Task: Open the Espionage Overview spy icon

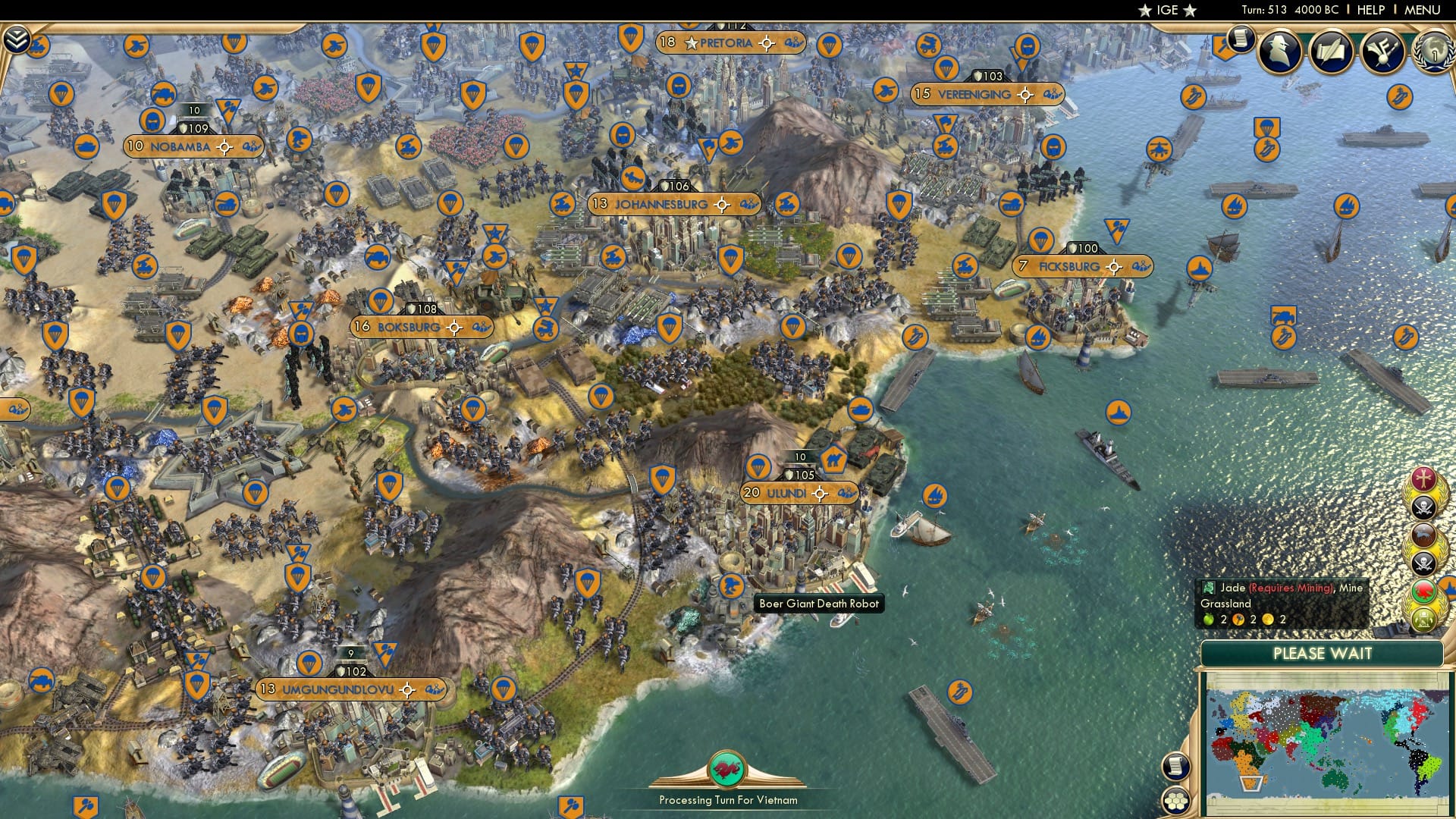Action: coord(1282,50)
